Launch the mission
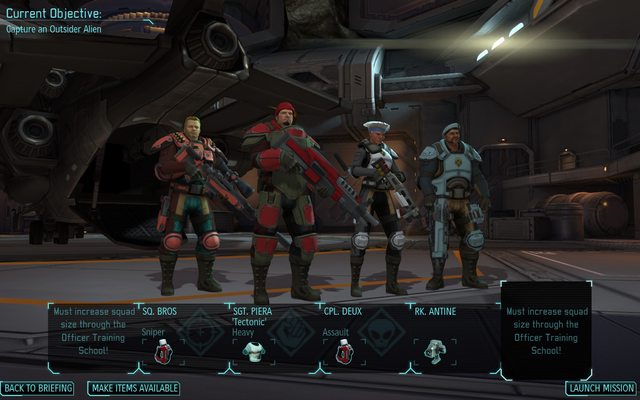Screen dimensions: 640x400 (600, 388)
